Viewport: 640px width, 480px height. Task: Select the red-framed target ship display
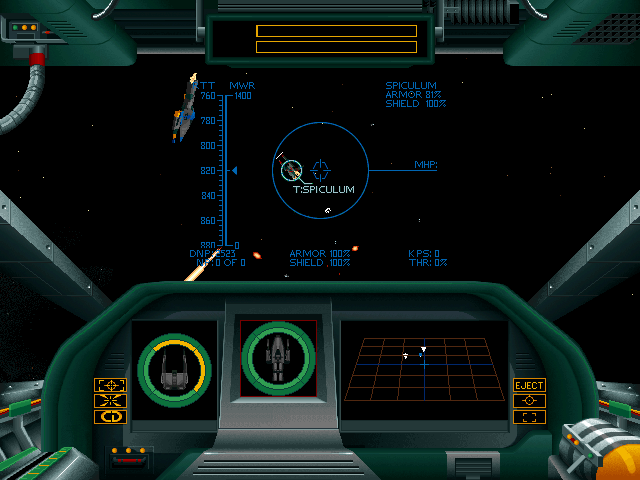[278, 358]
